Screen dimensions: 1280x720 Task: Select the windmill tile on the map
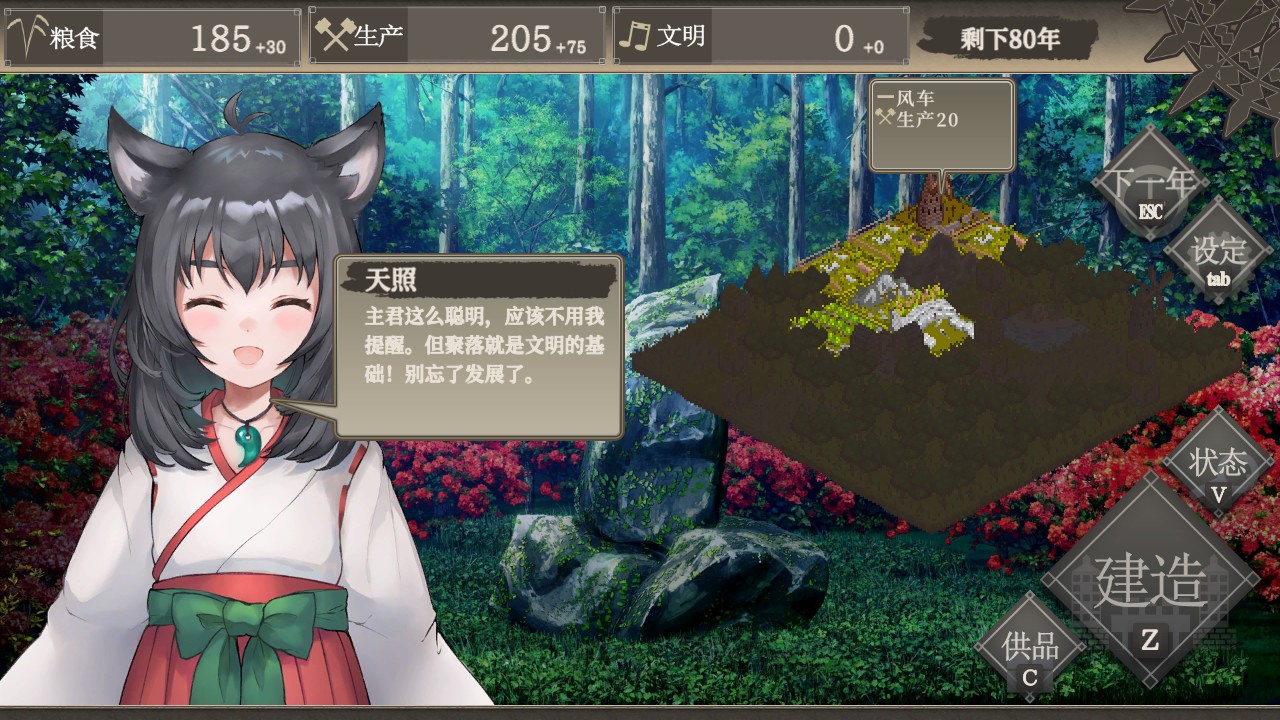click(x=934, y=205)
